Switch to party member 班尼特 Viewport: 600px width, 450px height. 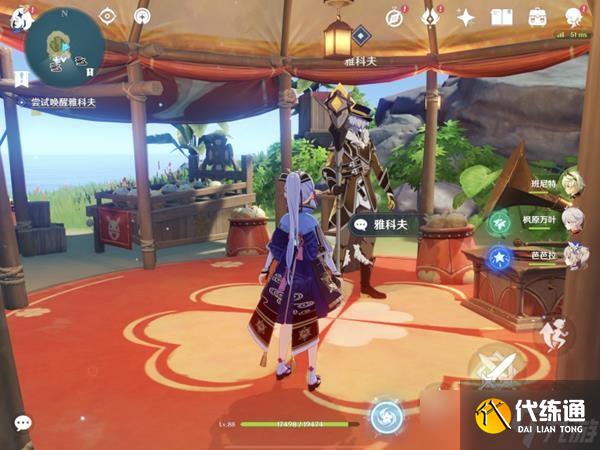coord(570,184)
